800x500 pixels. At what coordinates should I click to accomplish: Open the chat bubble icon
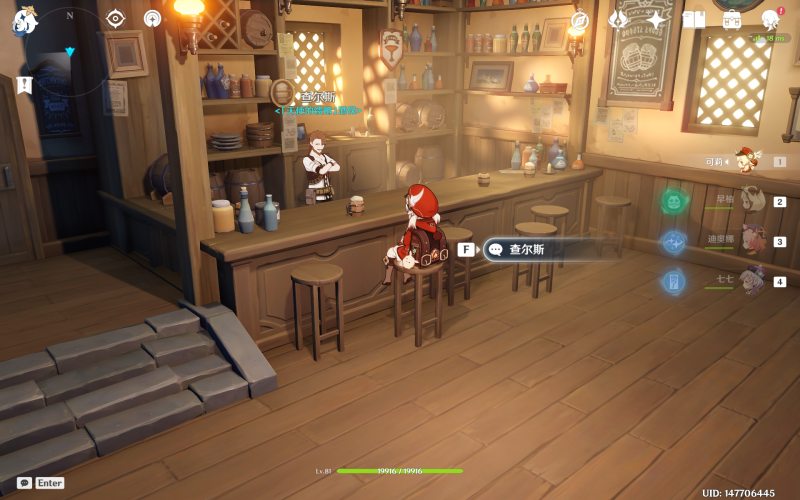pyautogui.click(x=24, y=483)
